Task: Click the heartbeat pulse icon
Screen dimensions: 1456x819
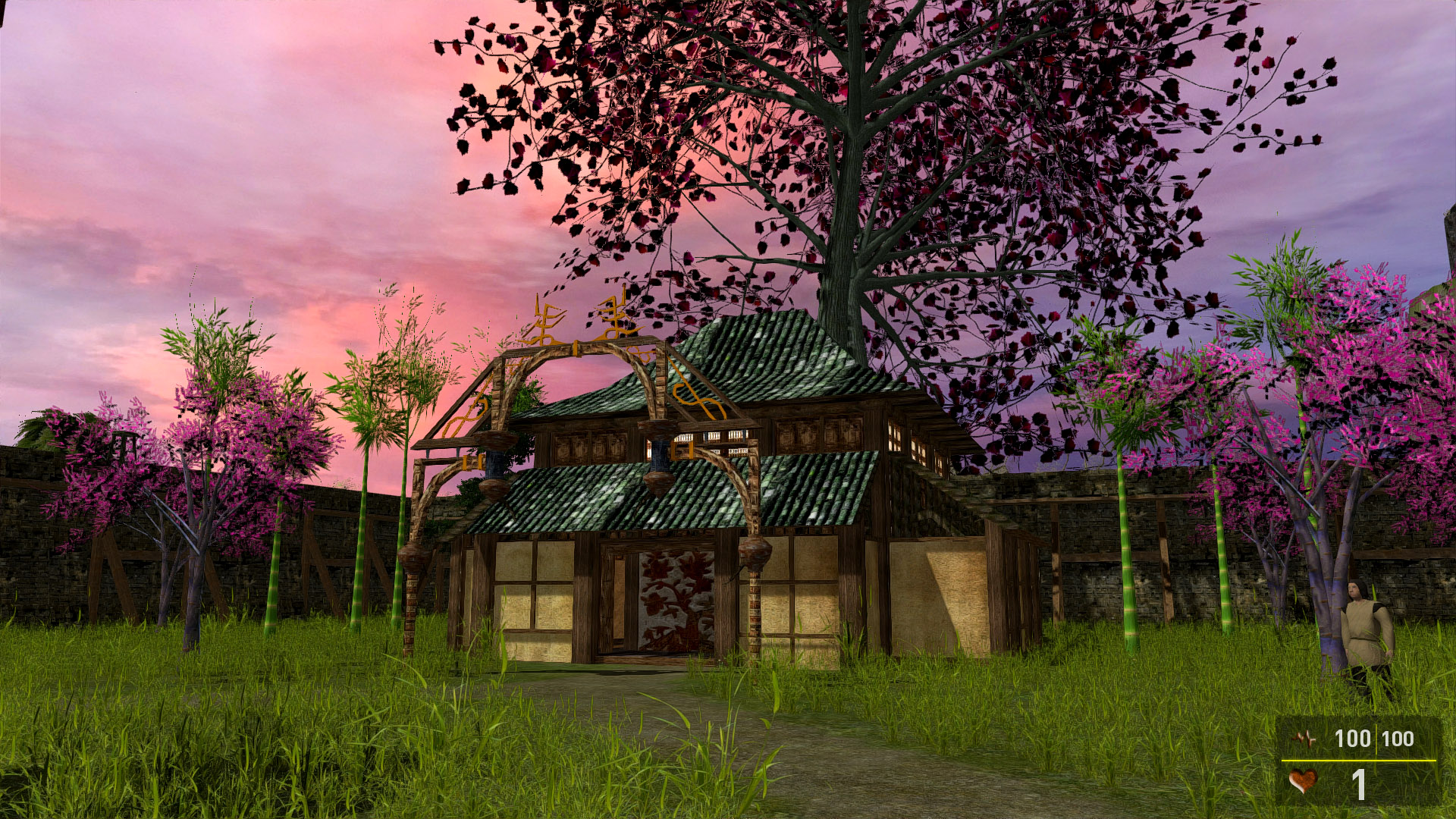Action: coord(1306,738)
